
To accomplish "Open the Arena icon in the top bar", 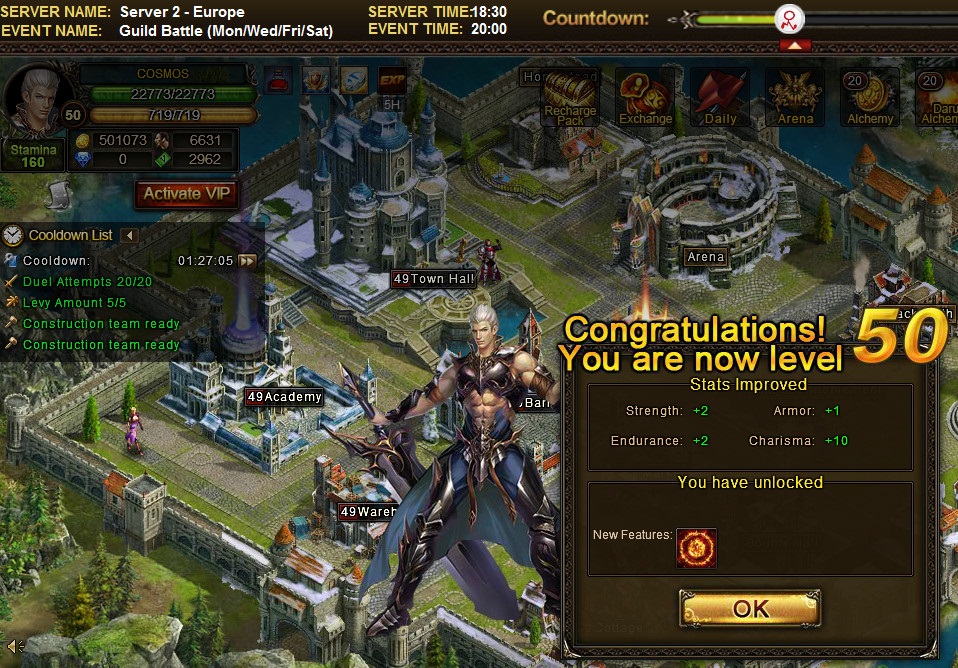I will [795, 98].
